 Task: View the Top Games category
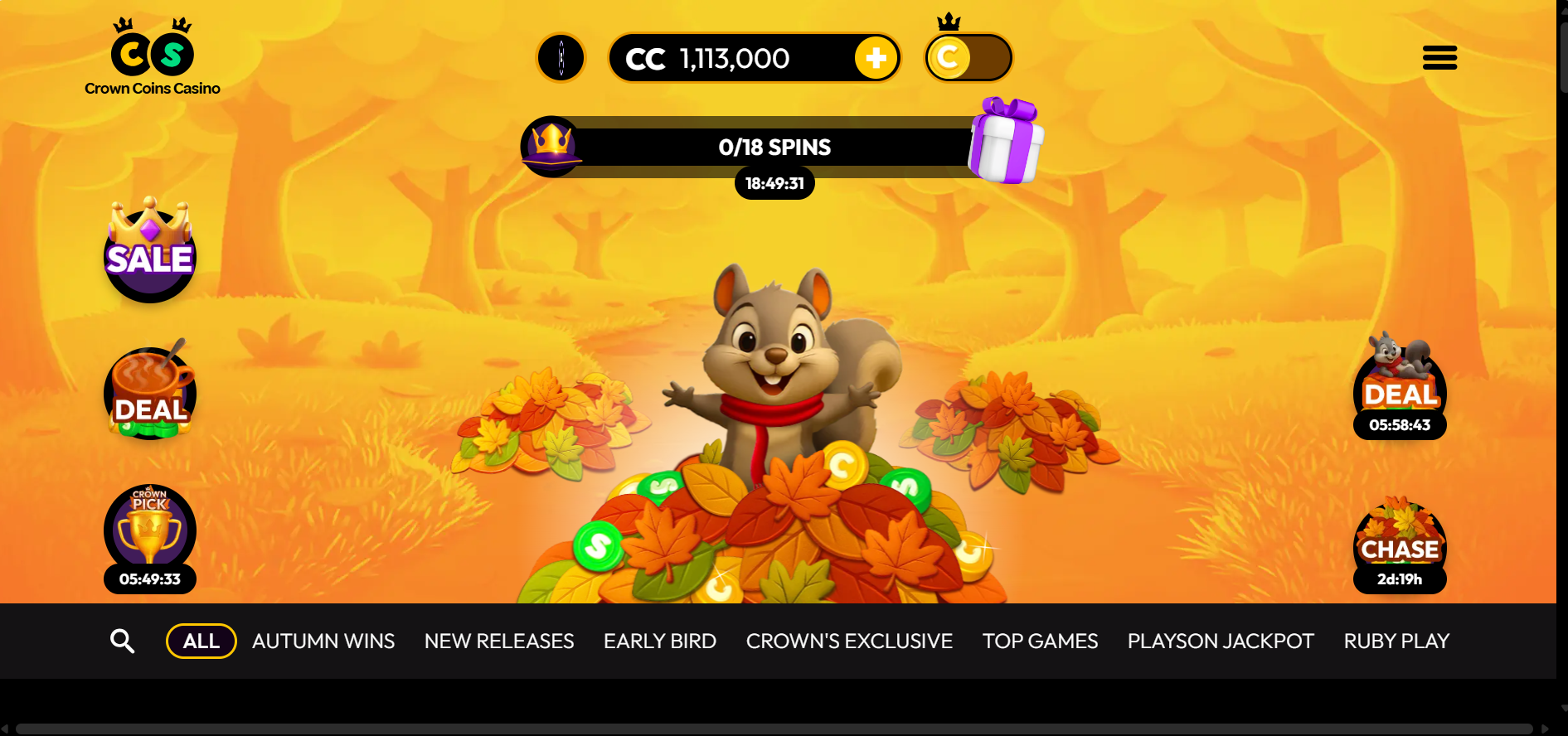click(1040, 641)
